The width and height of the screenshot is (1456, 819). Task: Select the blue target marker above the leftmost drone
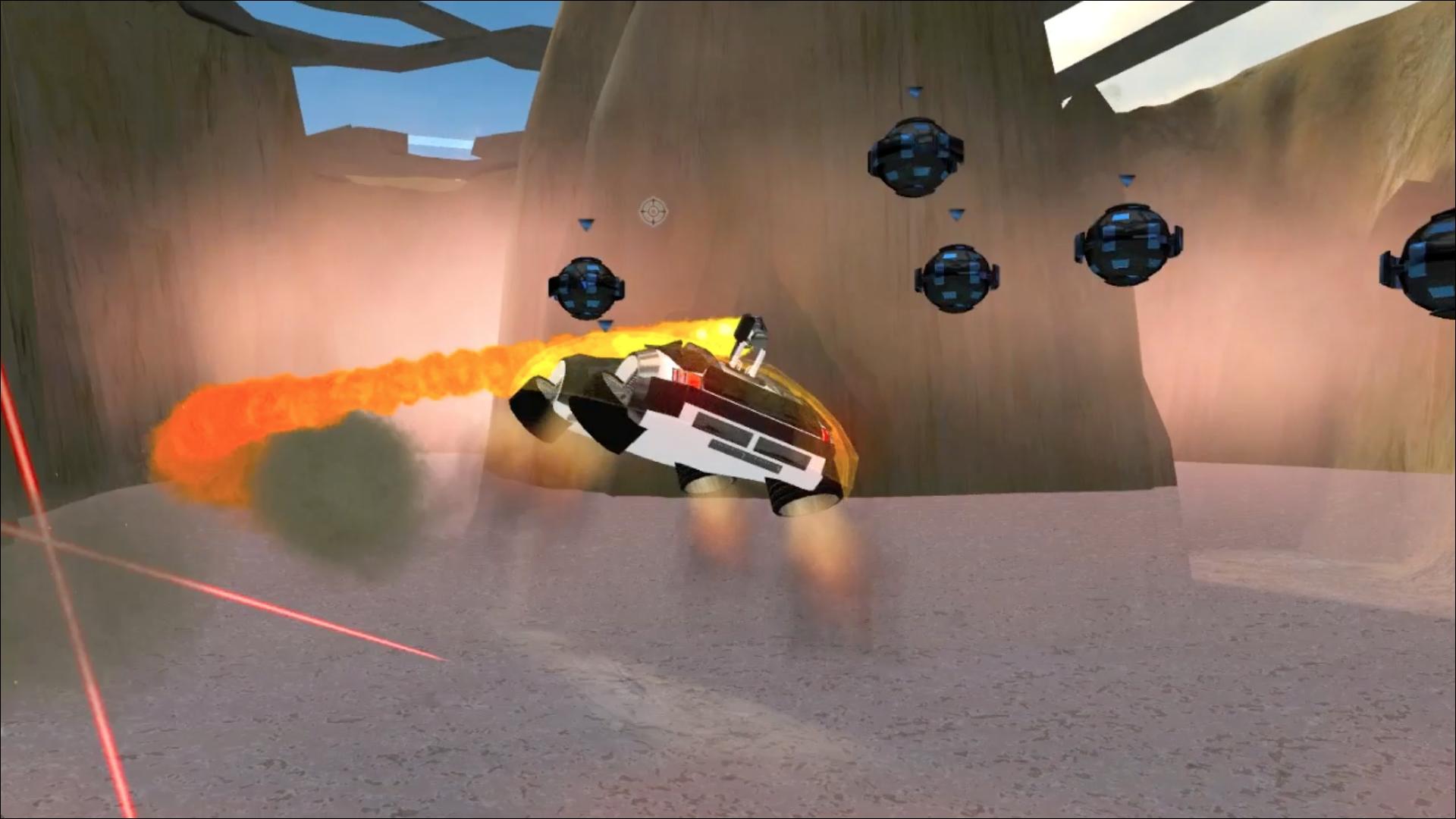point(585,224)
